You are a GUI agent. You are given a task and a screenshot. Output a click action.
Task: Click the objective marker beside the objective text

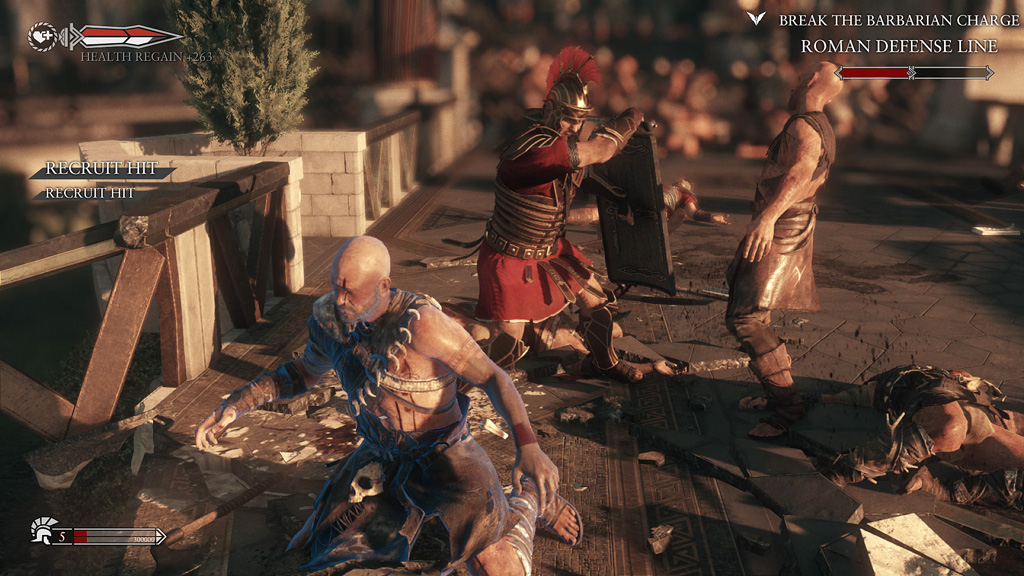[757, 19]
